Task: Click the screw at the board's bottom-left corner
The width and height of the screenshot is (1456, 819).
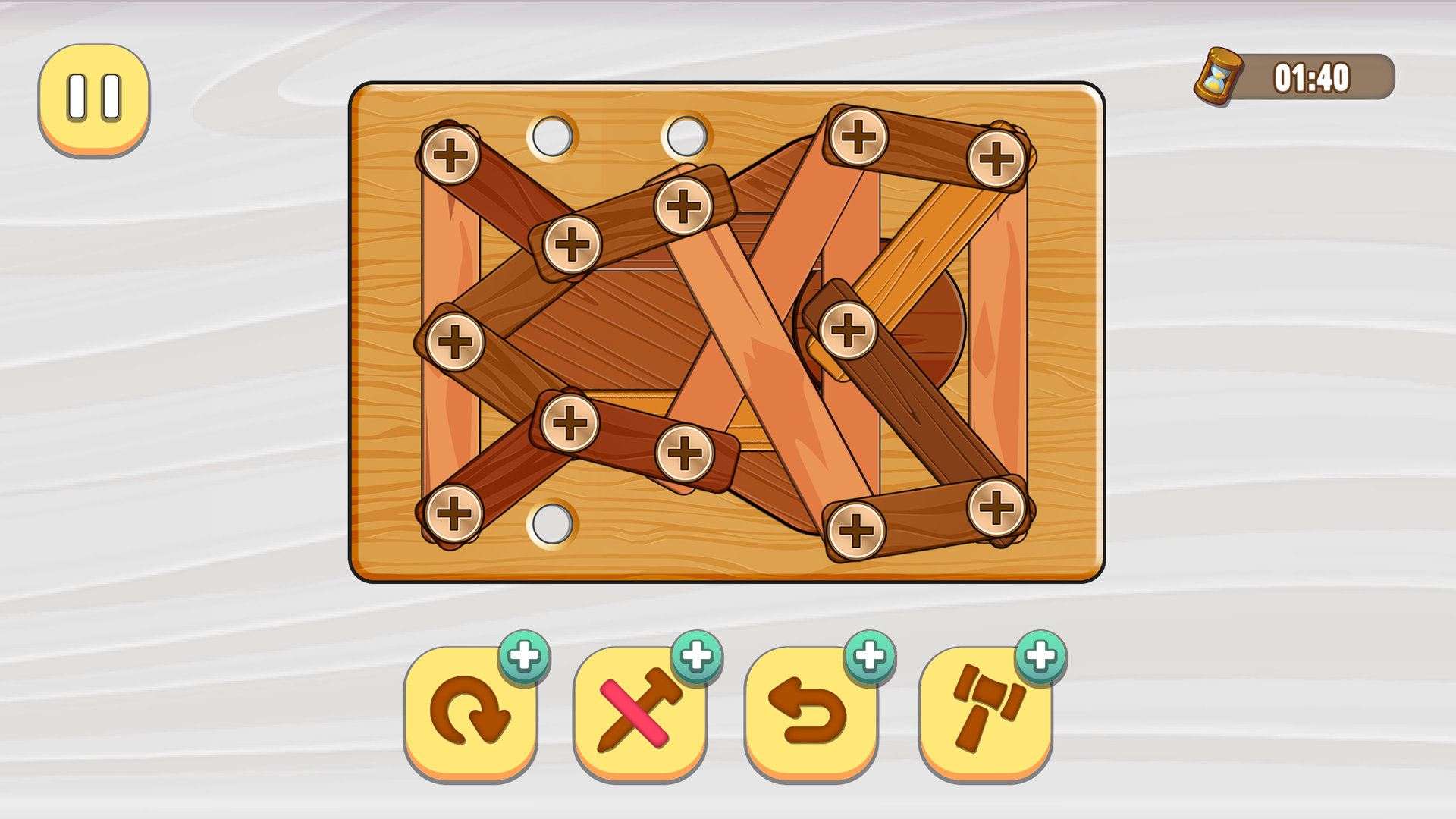Action: click(x=455, y=513)
